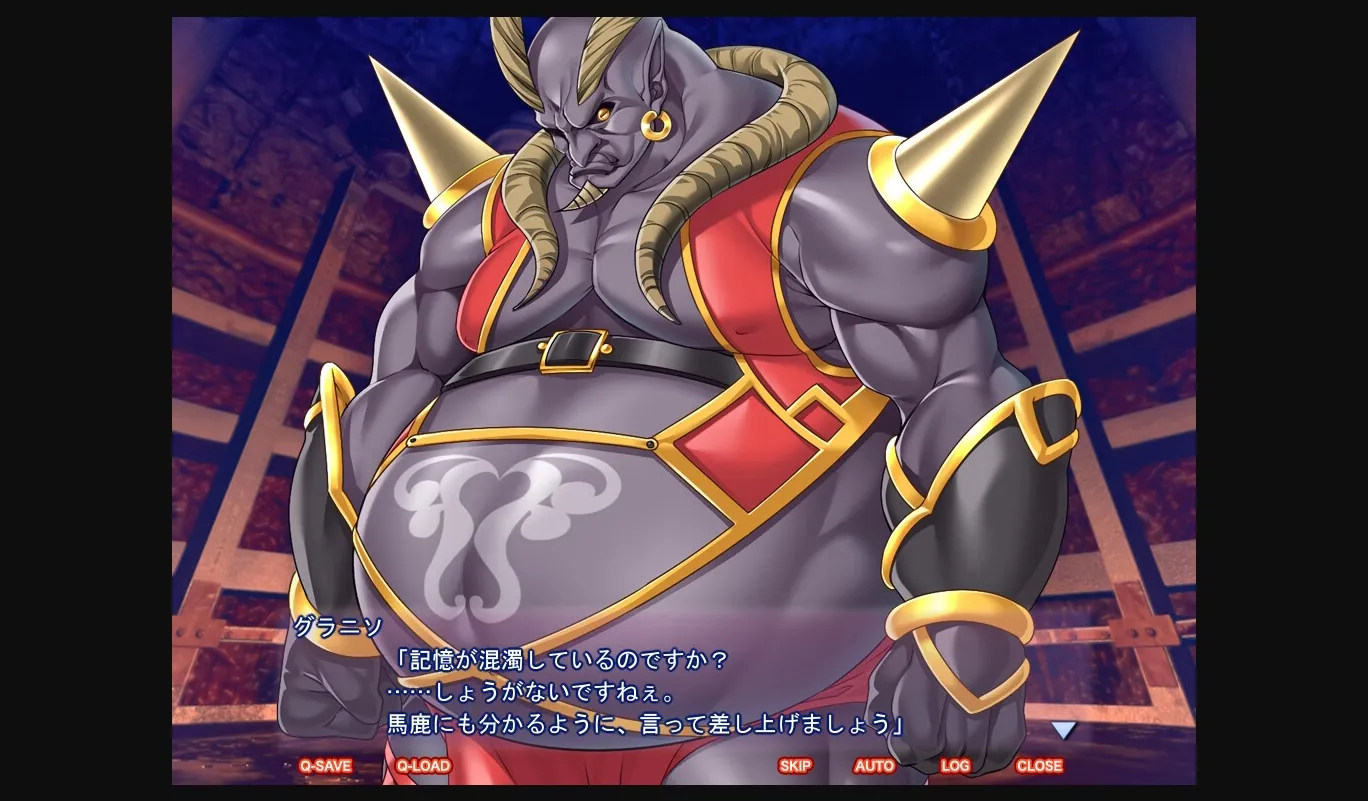Select the SKIP control to fast-forward
Screen dimensions: 1368x801
[x=795, y=765]
